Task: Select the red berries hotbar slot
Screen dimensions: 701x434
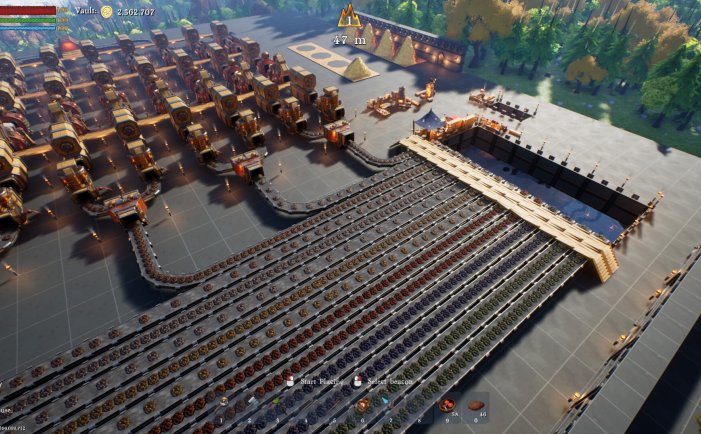Action: click(446, 404)
